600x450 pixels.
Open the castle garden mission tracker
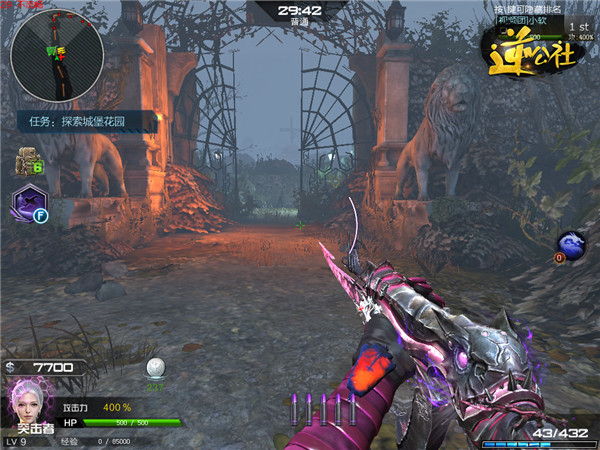pyautogui.click(x=88, y=123)
